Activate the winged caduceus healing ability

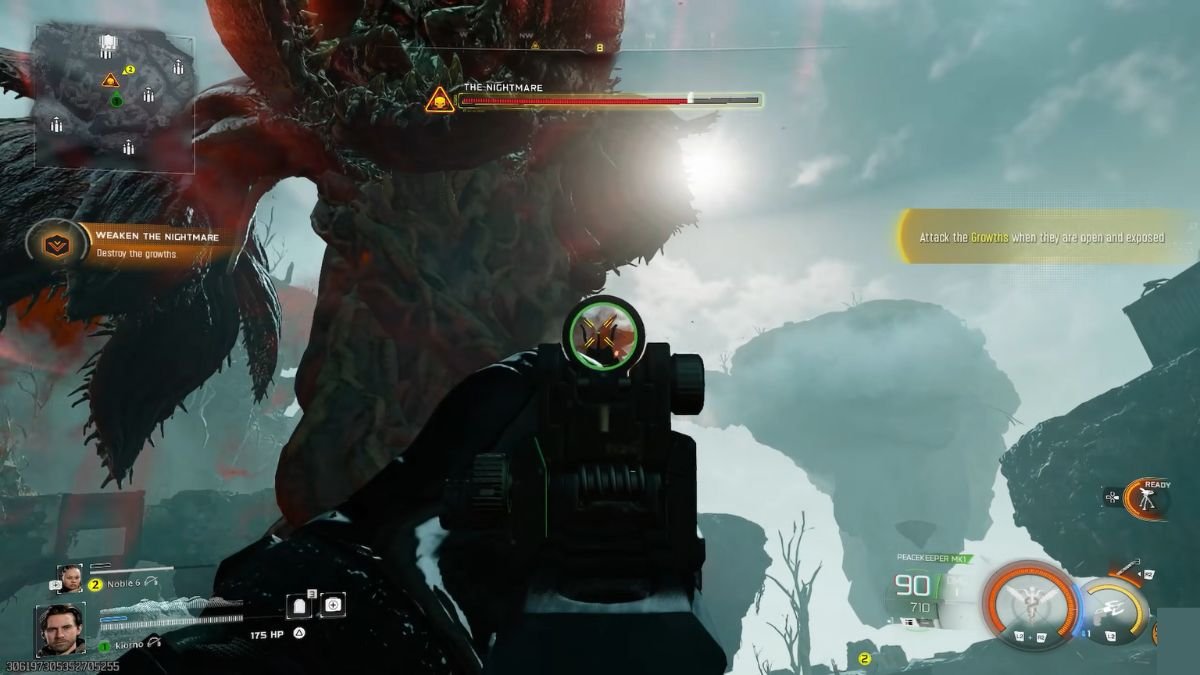[1032, 601]
